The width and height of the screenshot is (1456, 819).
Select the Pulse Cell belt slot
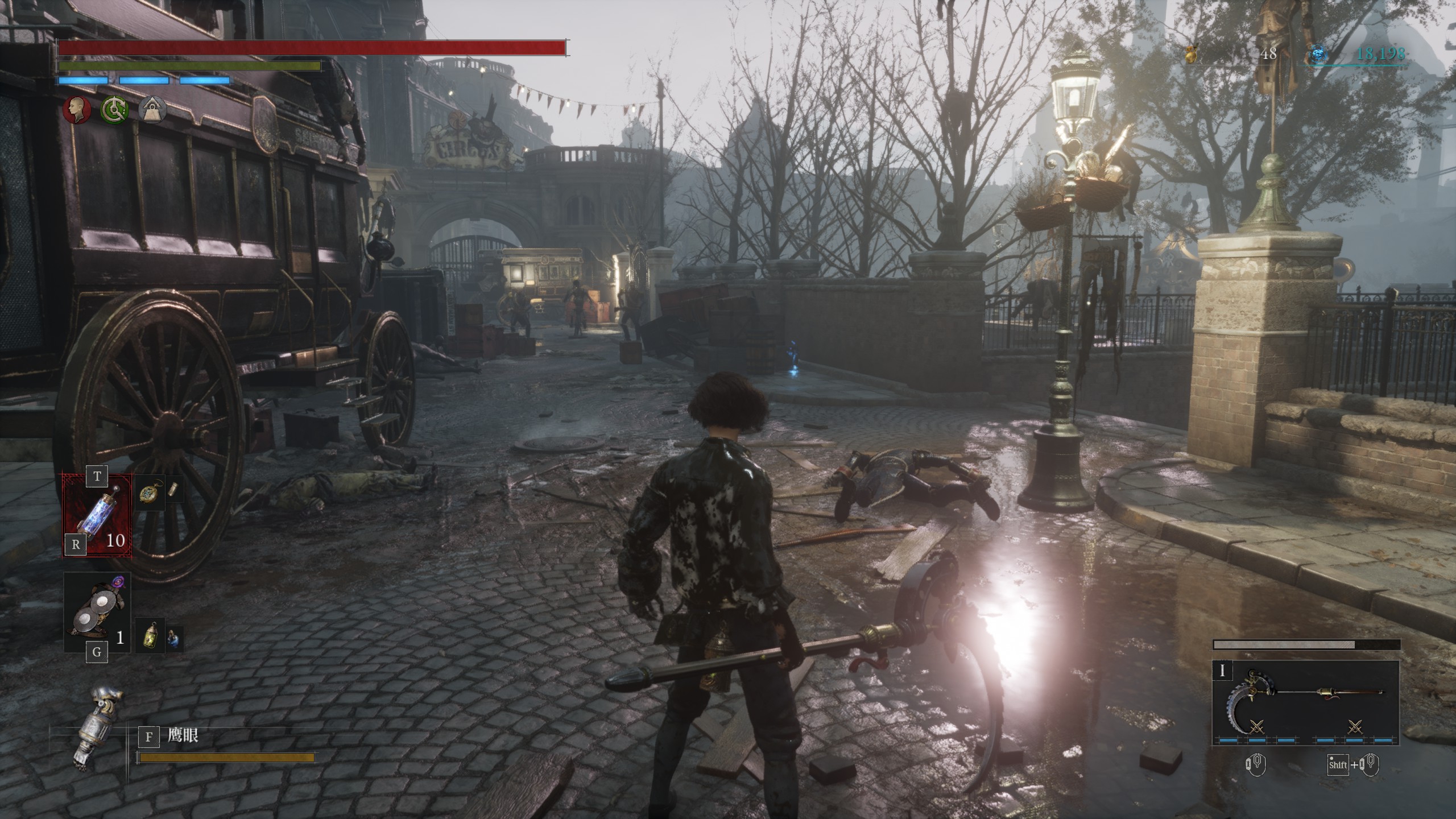point(97,516)
